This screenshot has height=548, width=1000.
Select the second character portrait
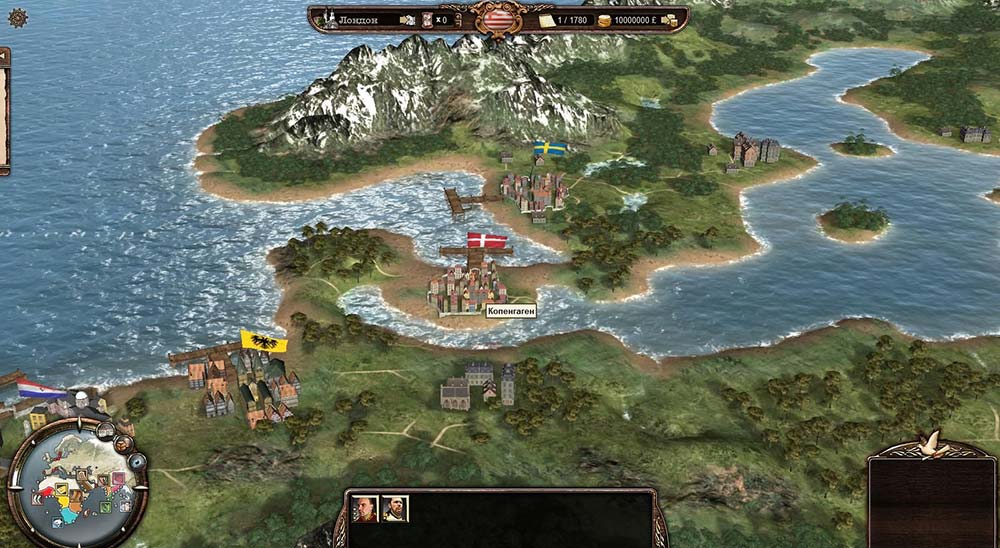click(394, 509)
